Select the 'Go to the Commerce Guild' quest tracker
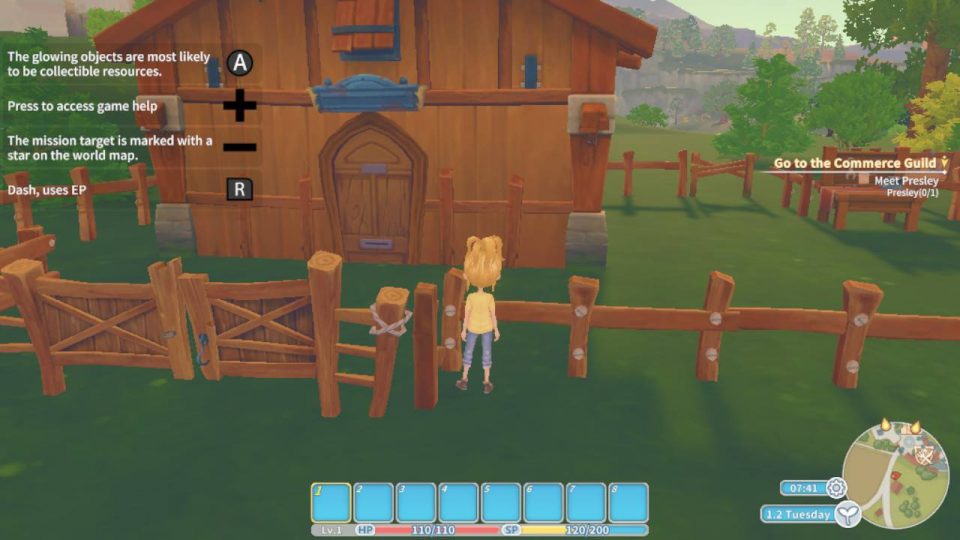960x540 pixels. (854, 163)
